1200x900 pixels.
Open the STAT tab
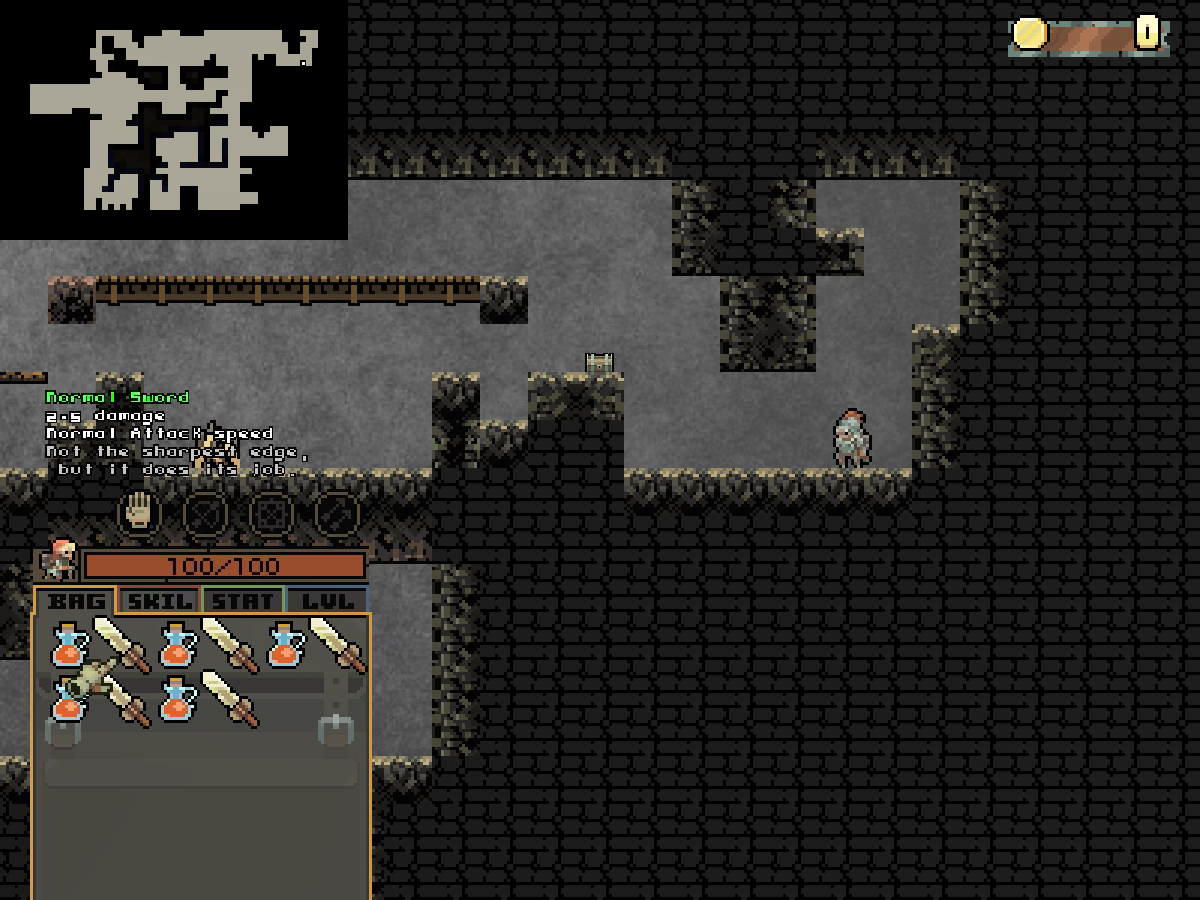tap(244, 601)
